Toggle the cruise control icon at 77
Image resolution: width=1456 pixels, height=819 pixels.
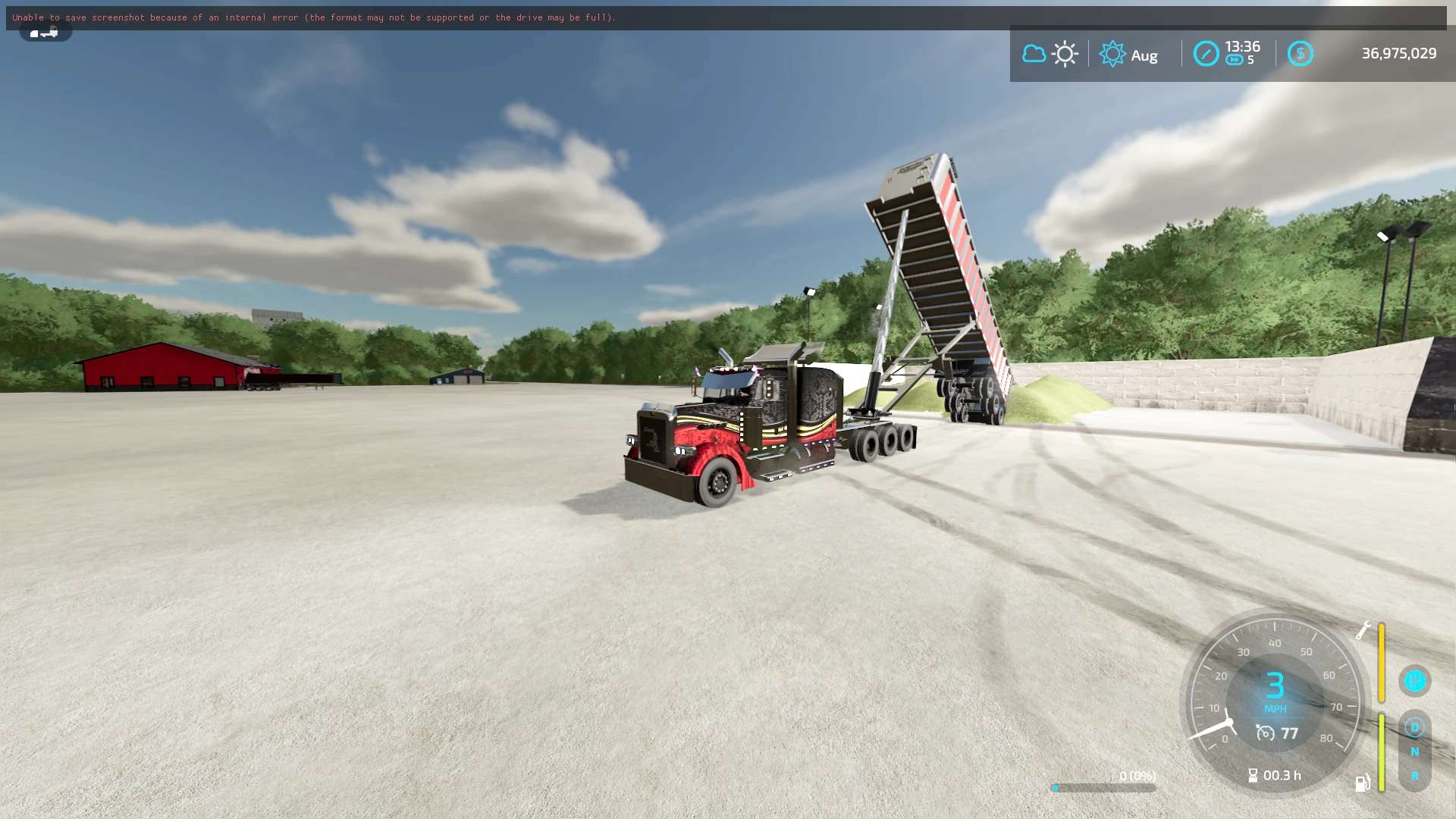[x=1265, y=733]
